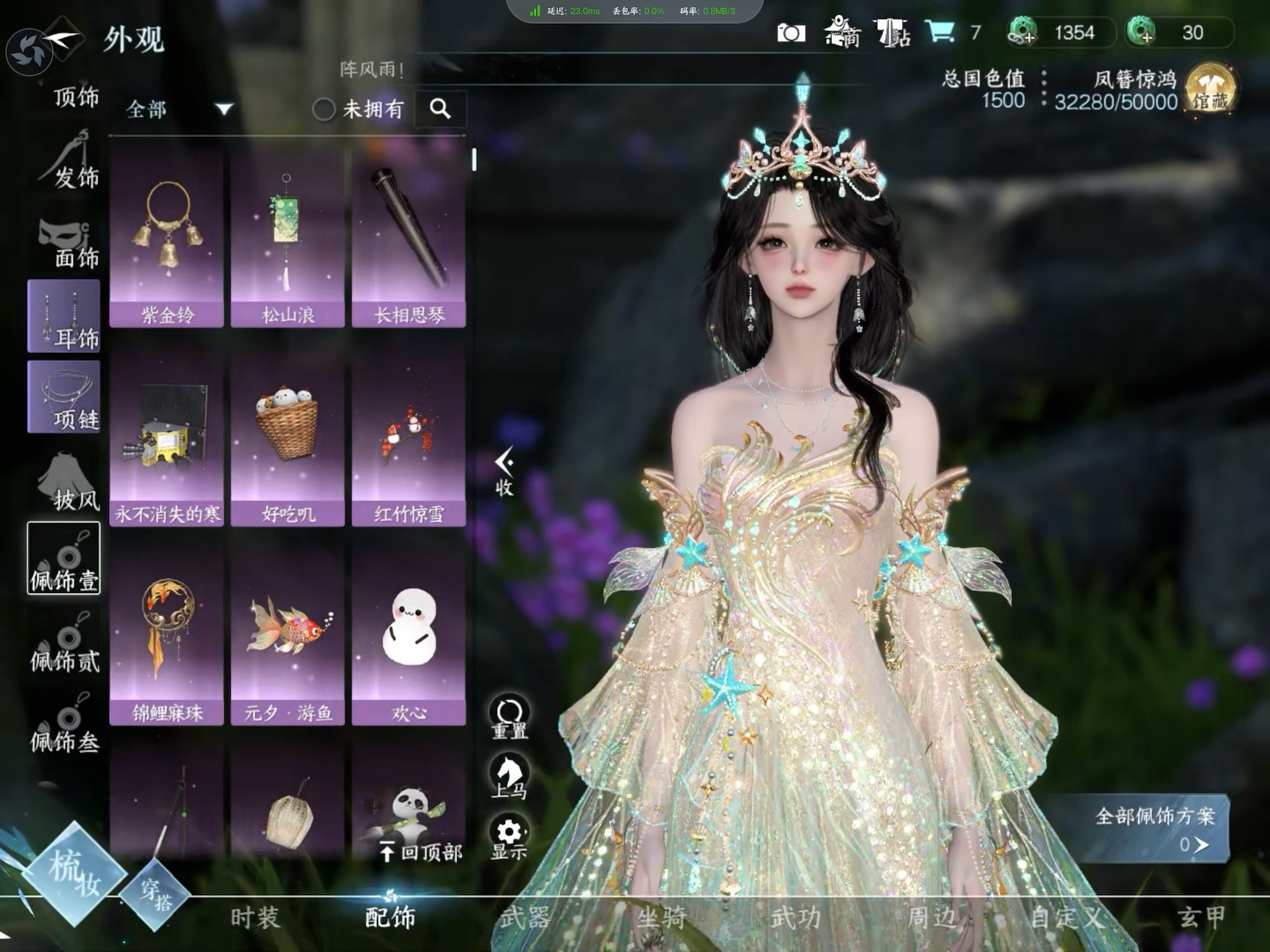Switch to the 时装 fashion tab
This screenshot has width=1270, height=952.
255,917
